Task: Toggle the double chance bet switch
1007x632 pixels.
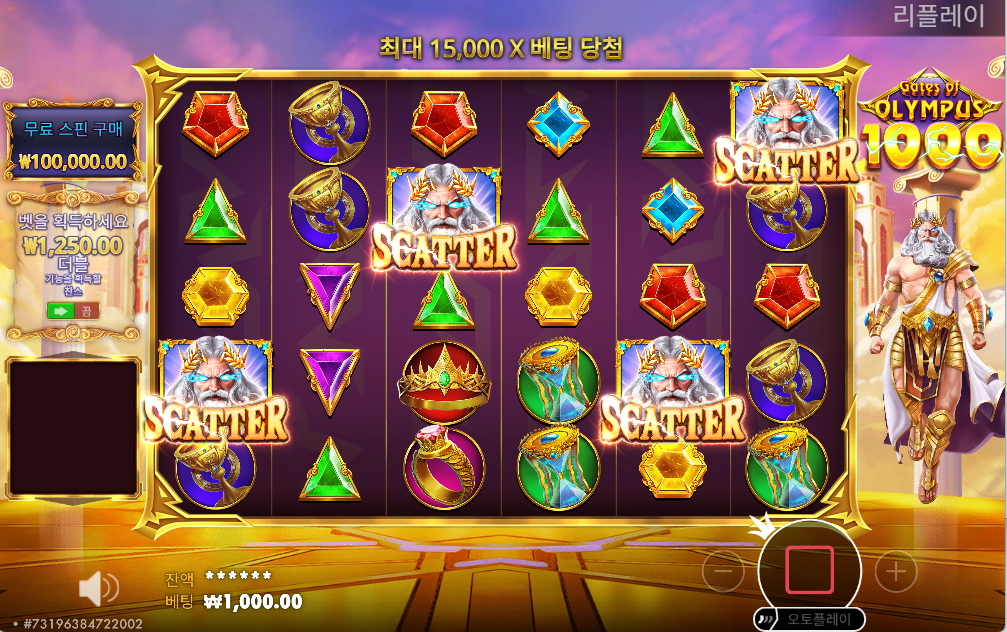Action: click(72, 310)
